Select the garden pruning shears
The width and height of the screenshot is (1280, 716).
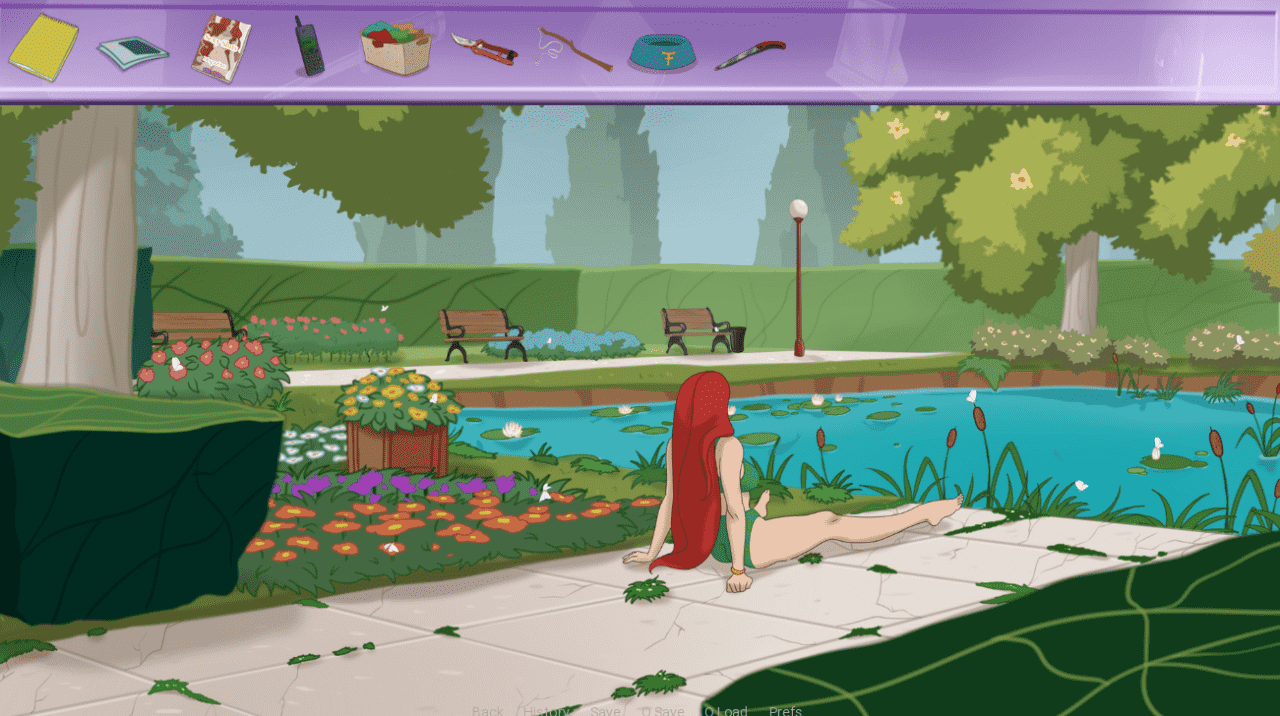click(x=484, y=48)
